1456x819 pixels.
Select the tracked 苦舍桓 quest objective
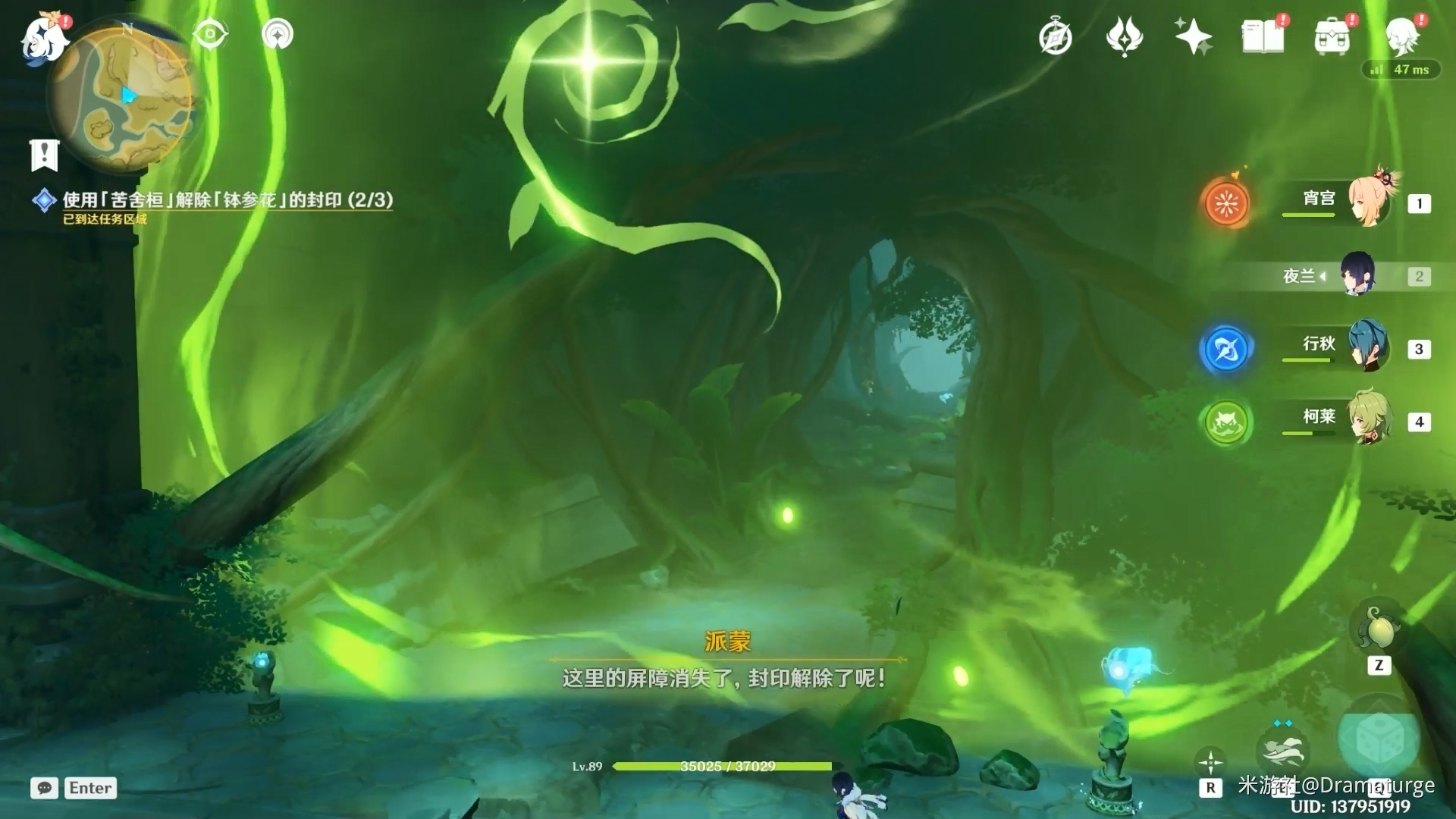(x=227, y=200)
